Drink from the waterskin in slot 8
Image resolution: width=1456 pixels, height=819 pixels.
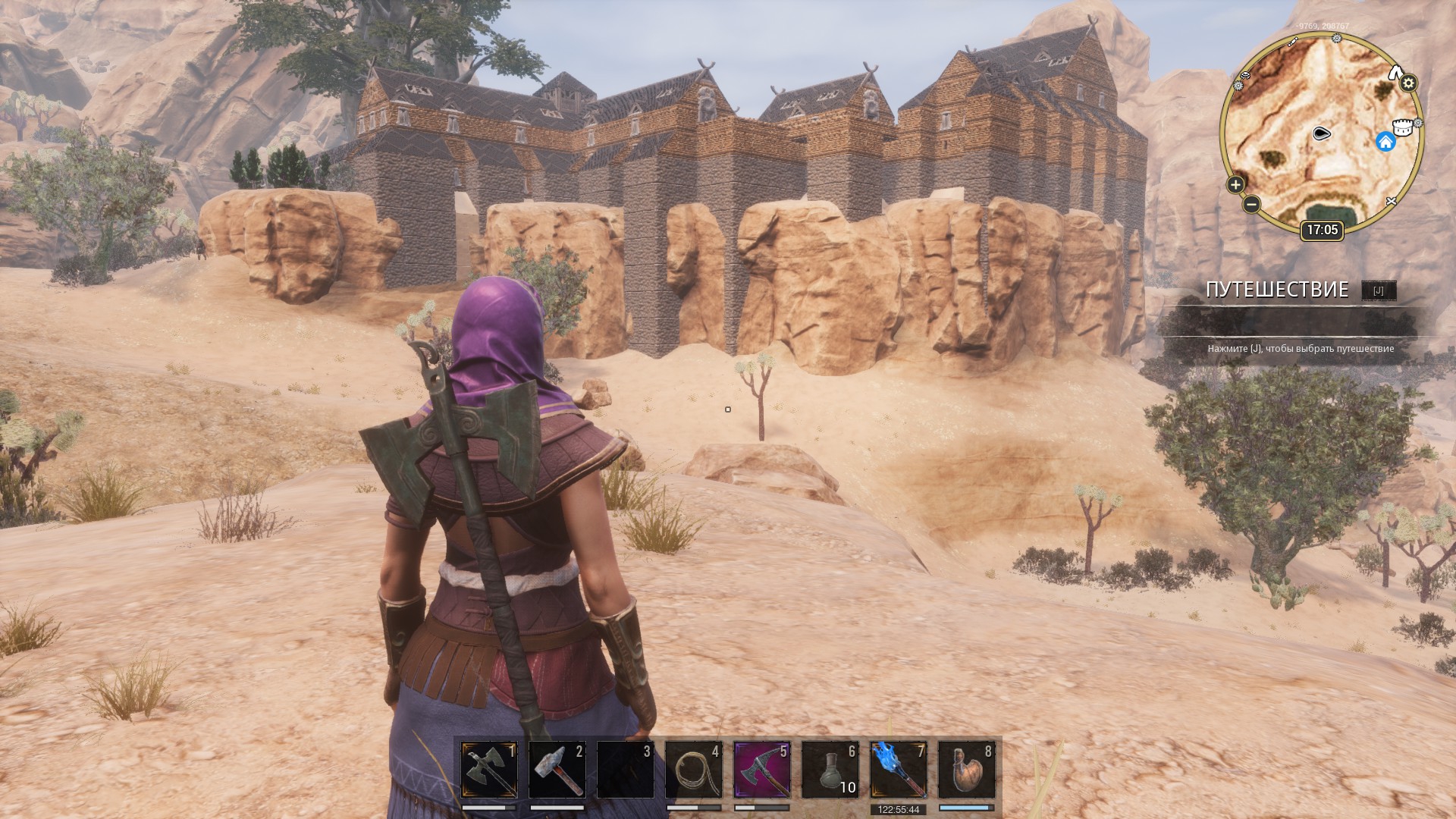967,770
